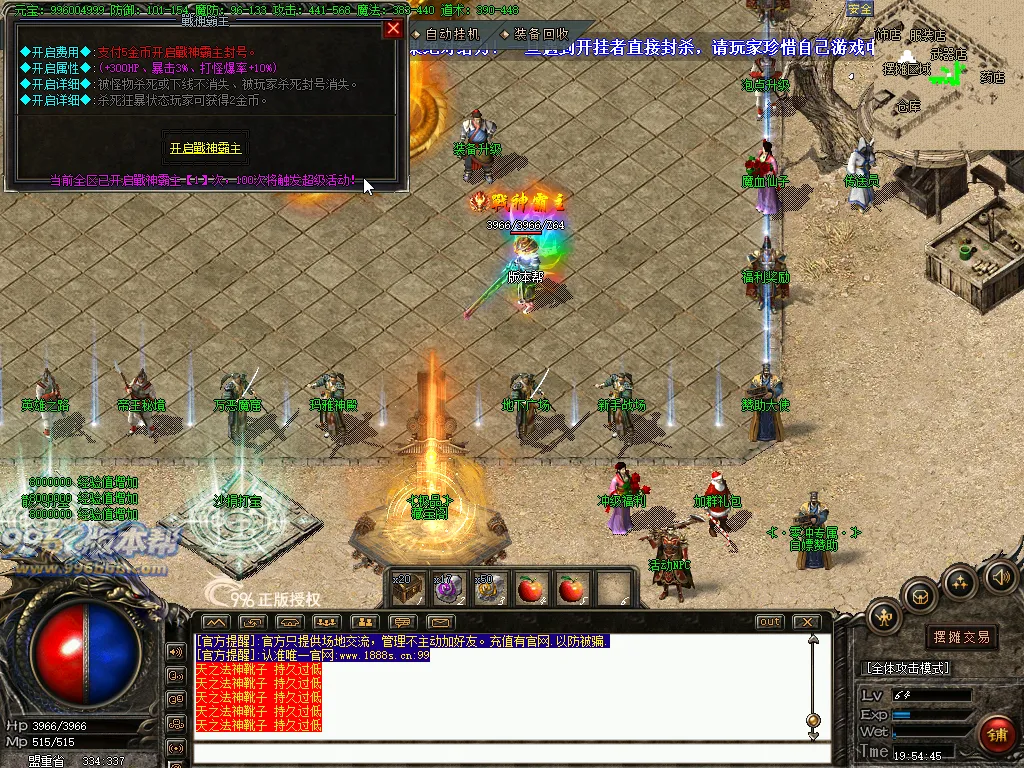Click the 'out' button on chat panel
1024x768 pixels.
coord(769,622)
